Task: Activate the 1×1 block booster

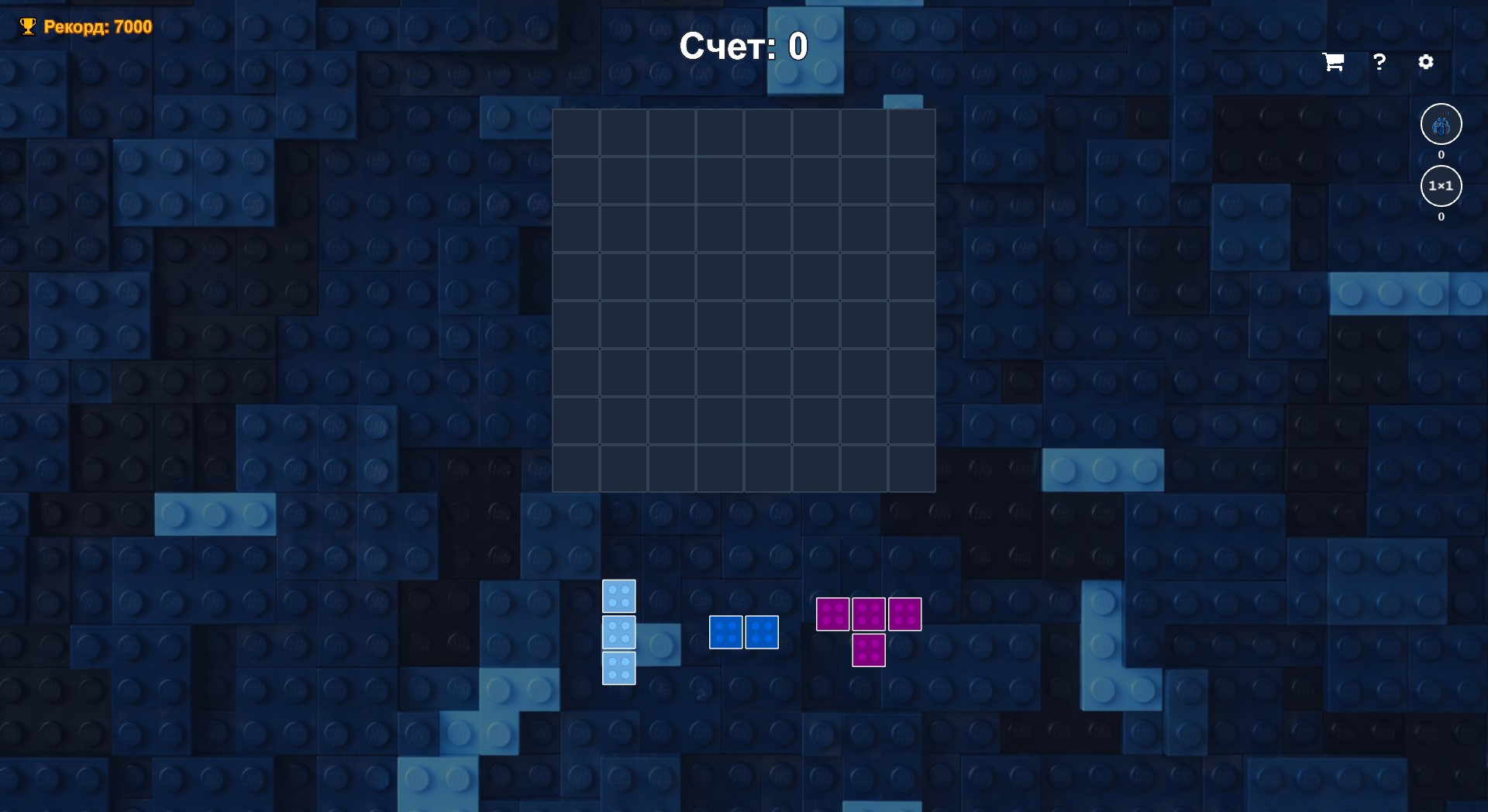Action: [1441, 186]
